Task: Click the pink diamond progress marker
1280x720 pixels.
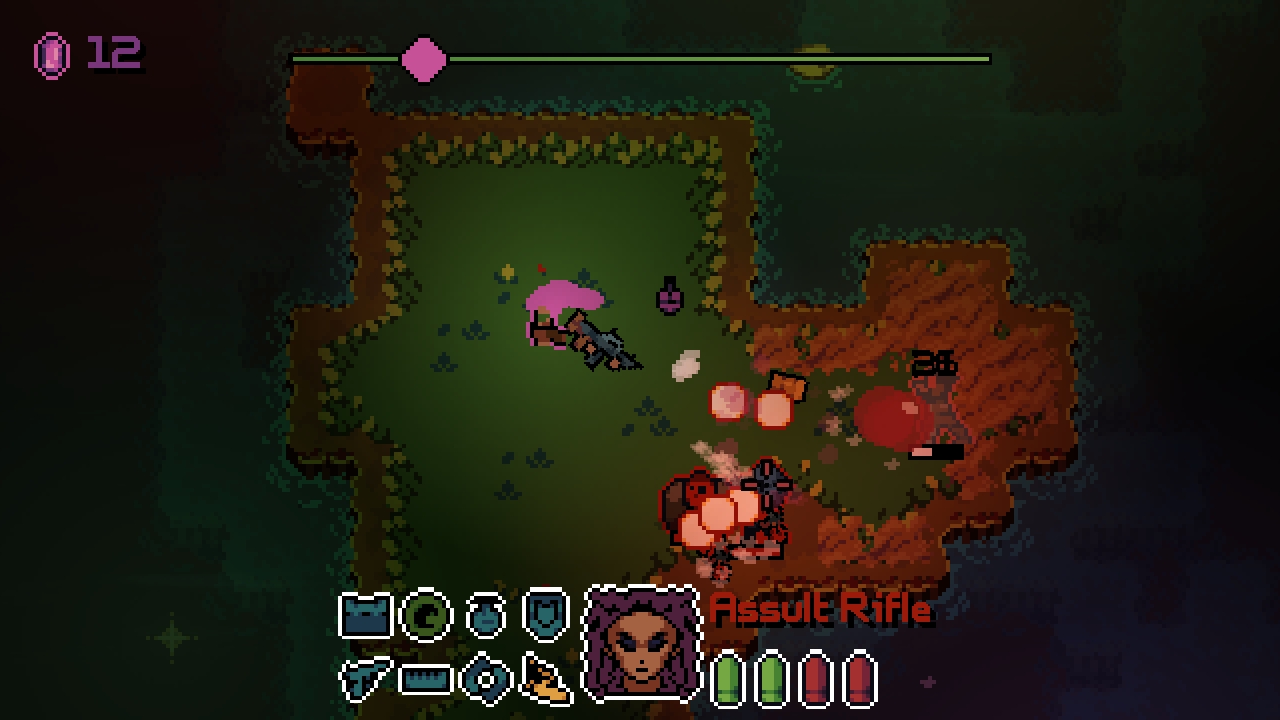Action: point(425,58)
